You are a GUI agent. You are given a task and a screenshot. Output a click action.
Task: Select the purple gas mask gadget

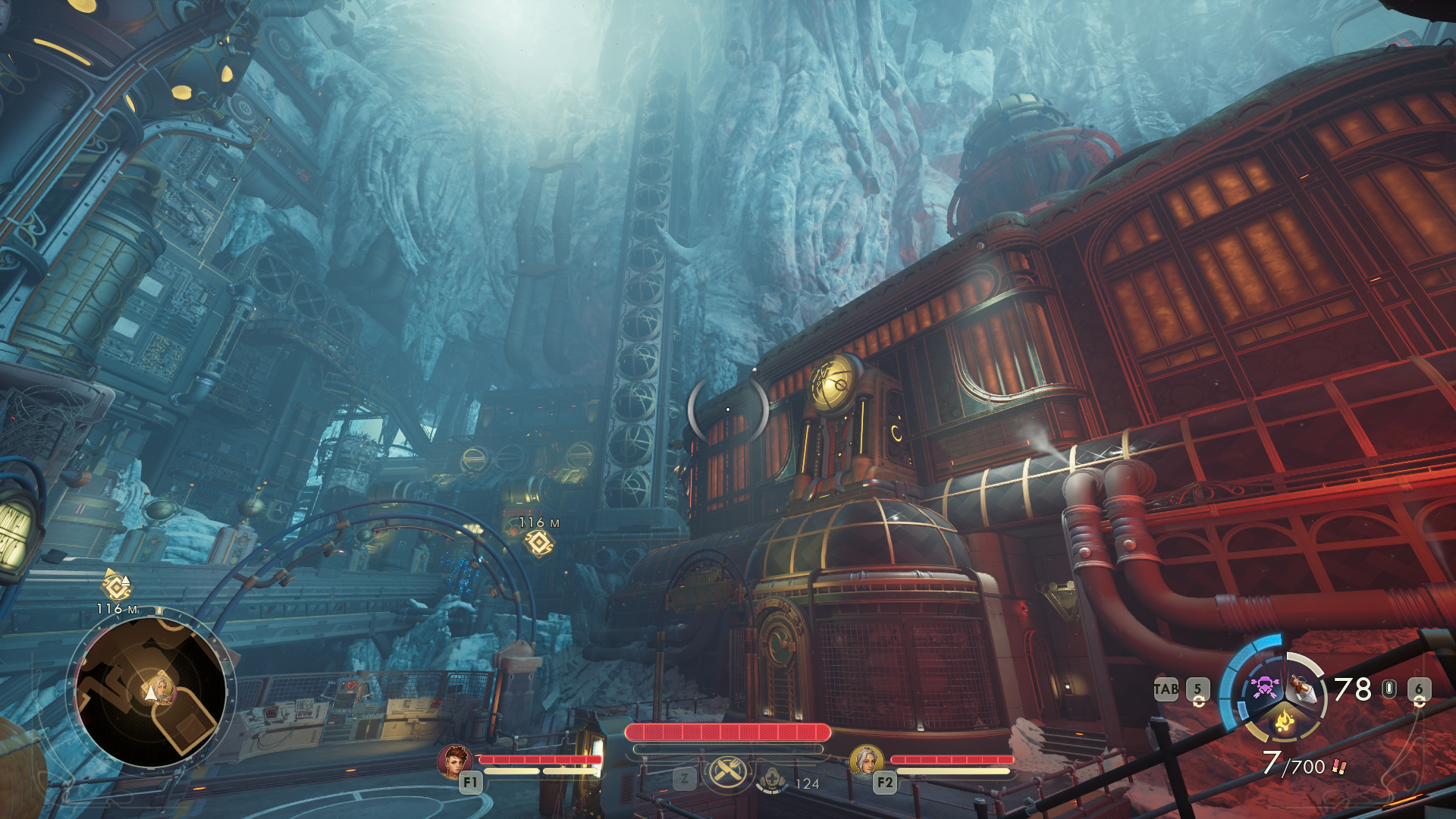tap(1264, 687)
